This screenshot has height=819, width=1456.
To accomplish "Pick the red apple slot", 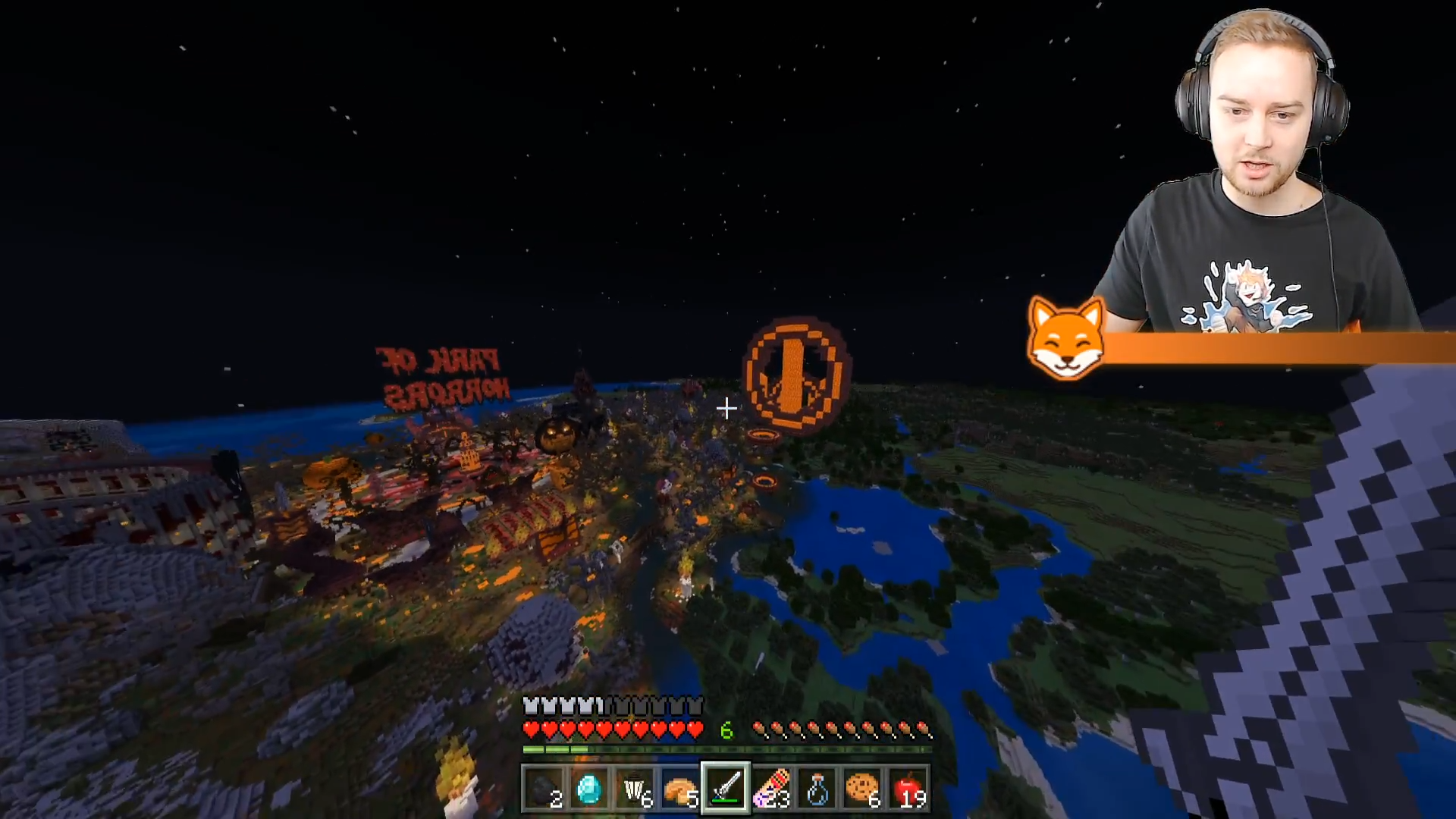I will pos(908,789).
